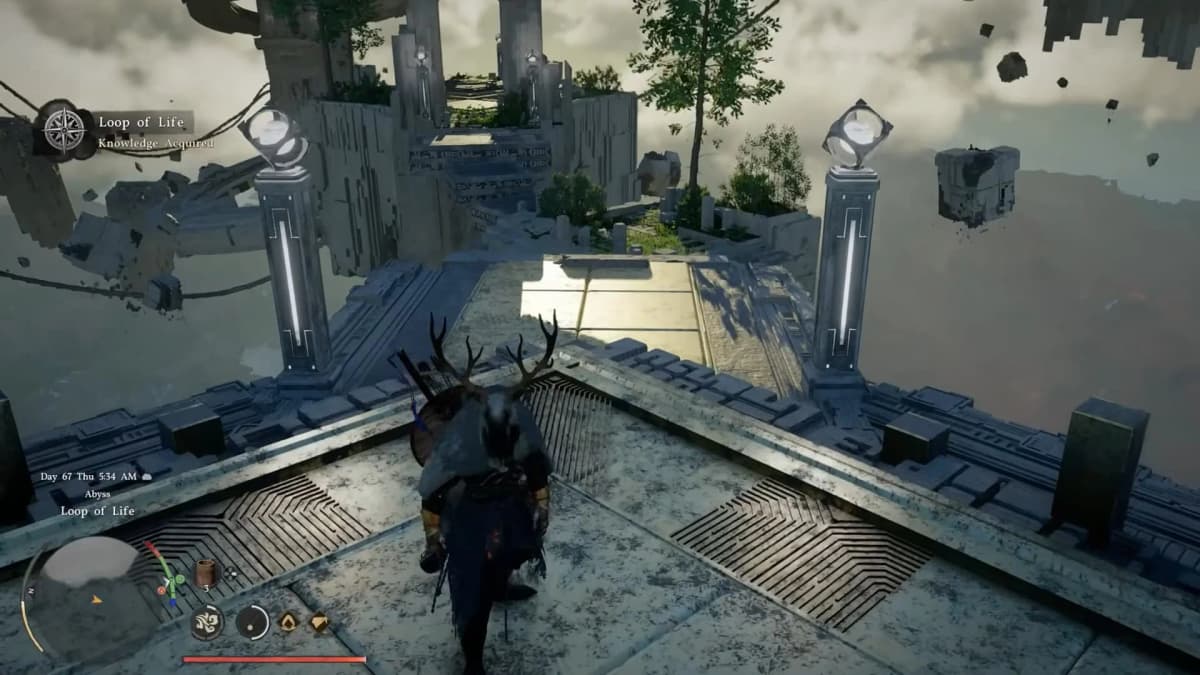Click the compass emblem on the notification
This screenshot has height=675, width=1200.
click(x=65, y=131)
